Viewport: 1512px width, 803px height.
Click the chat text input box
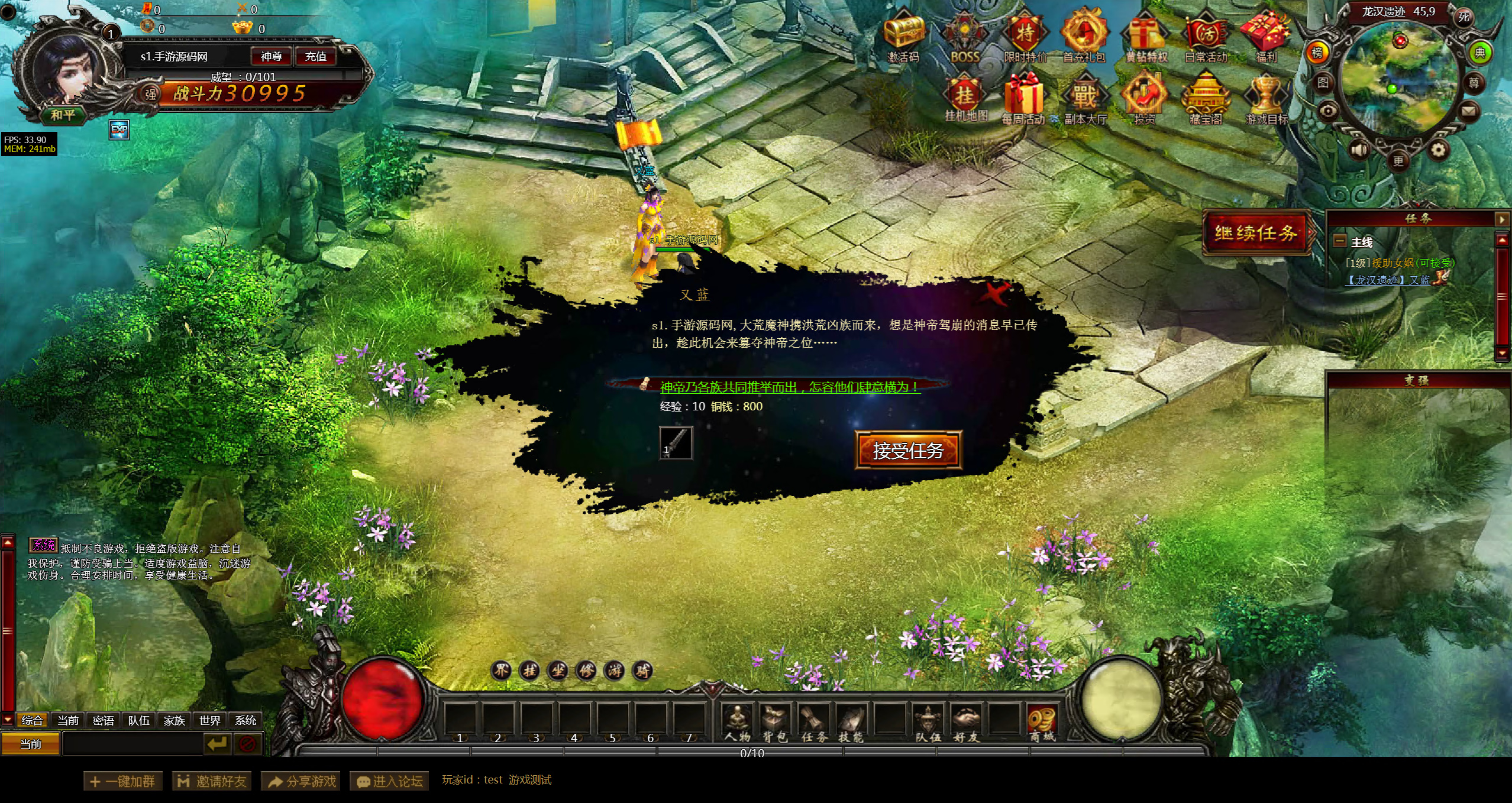133,743
